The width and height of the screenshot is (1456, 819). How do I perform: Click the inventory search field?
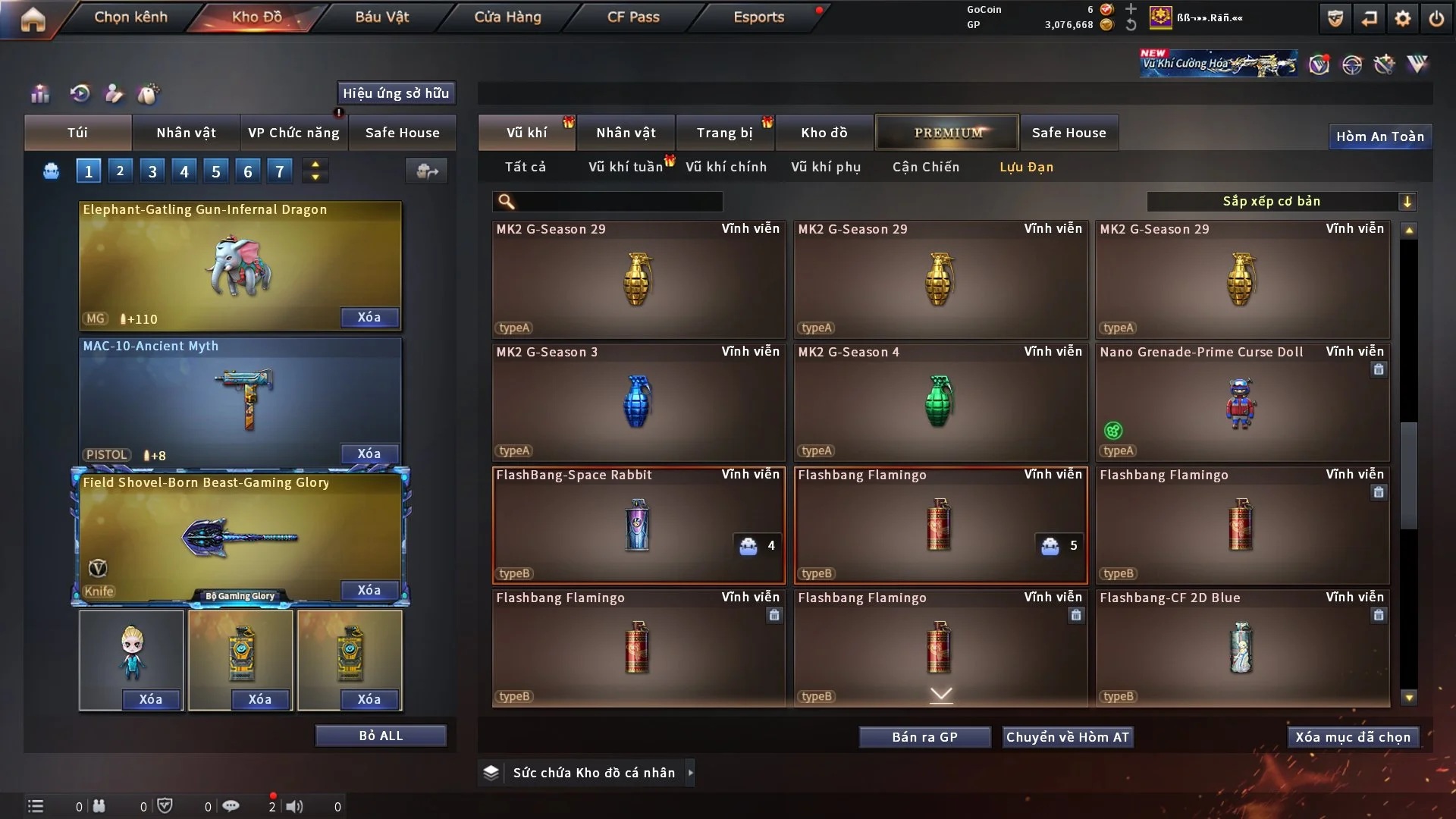click(x=618, y=201)
